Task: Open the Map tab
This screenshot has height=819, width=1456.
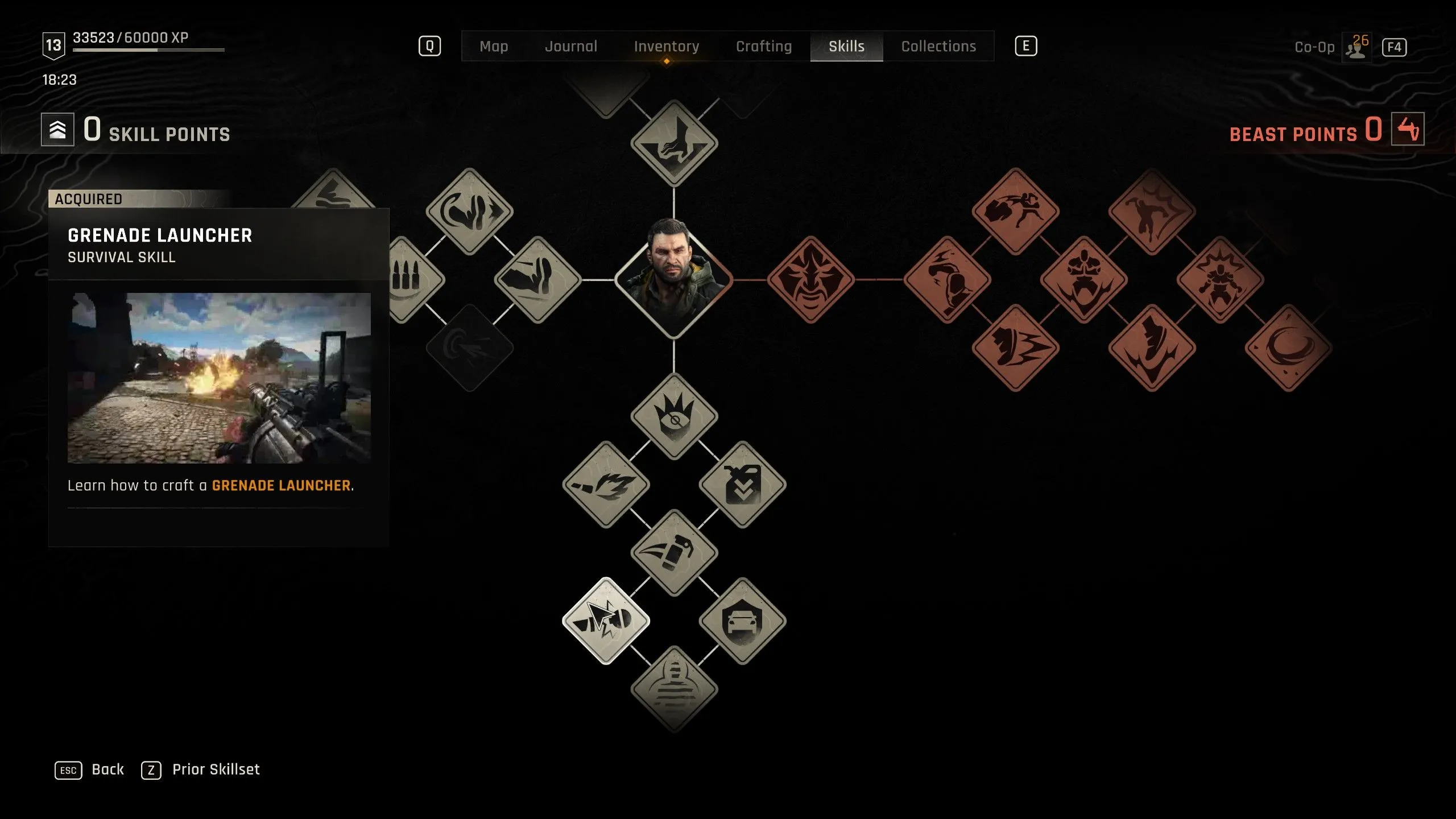Action: (x=494, y=47)
